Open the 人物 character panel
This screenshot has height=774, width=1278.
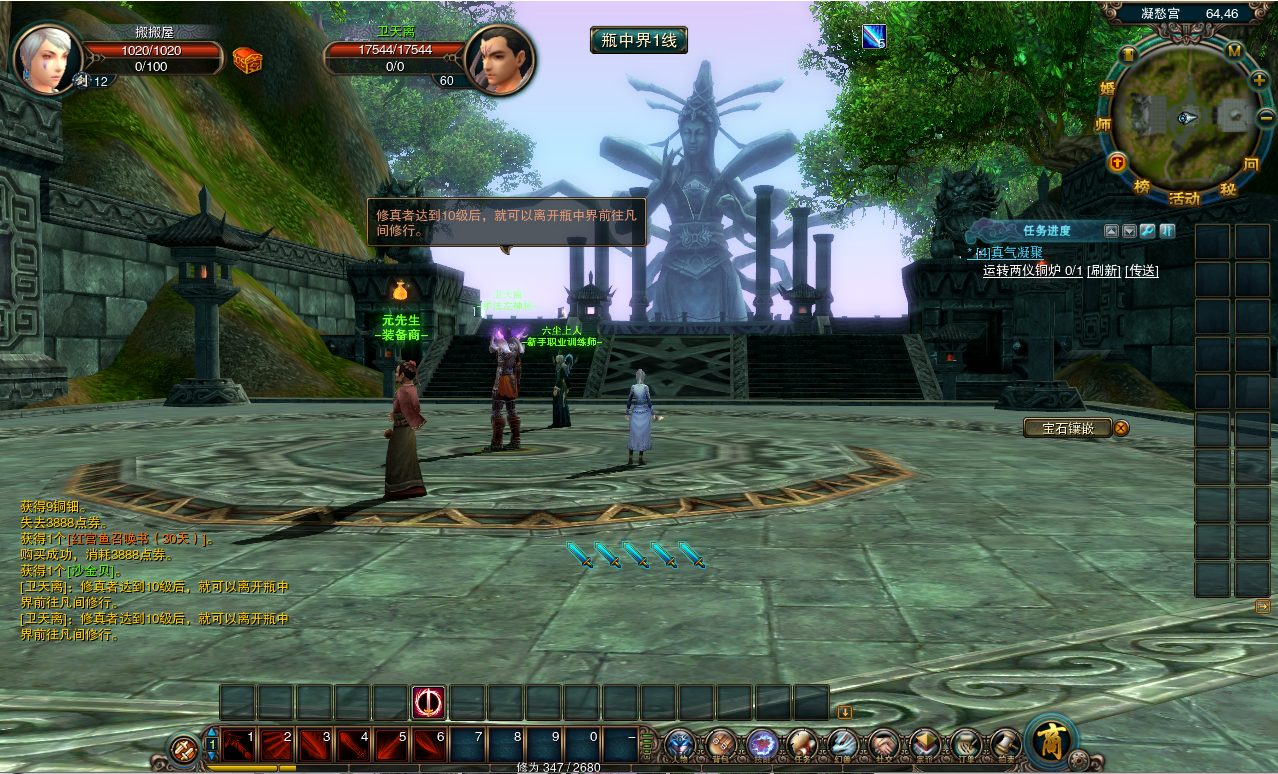[x=680, y=744]
